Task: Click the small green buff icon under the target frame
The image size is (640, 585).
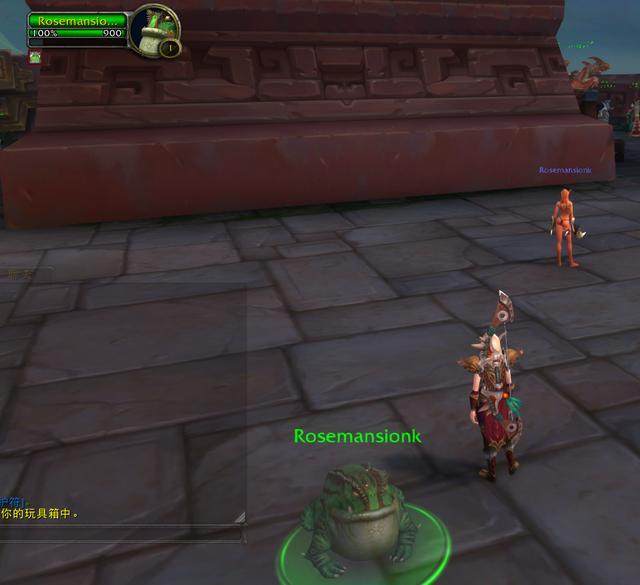Action: (x=34, y=57)
